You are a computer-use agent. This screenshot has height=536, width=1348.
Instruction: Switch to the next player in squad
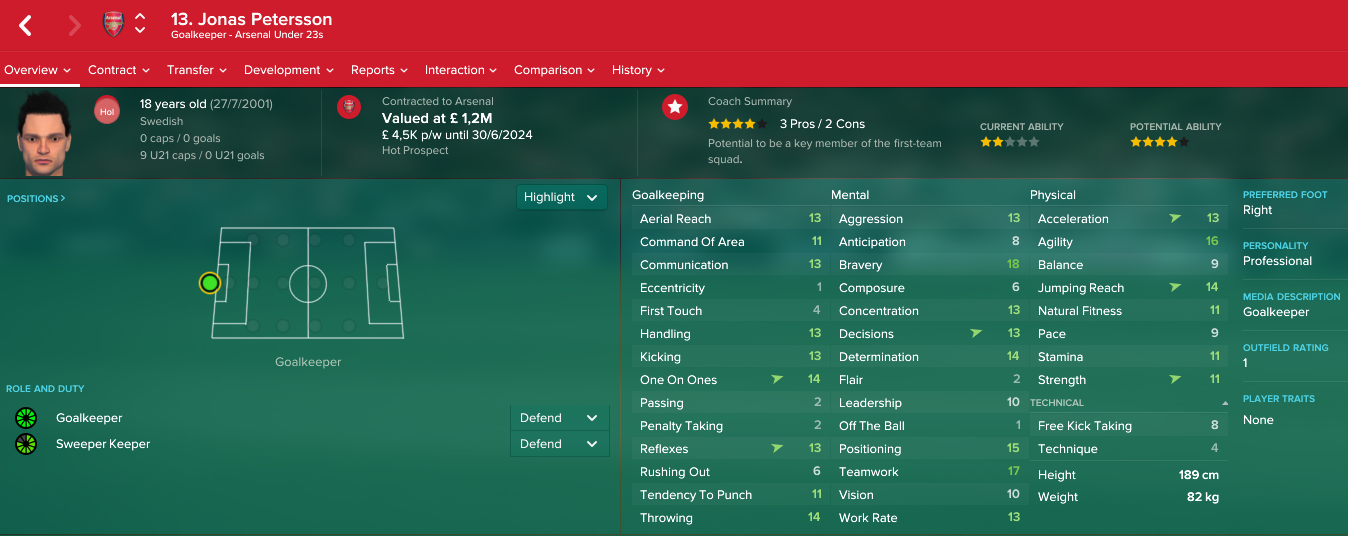[x=140, y=31]
